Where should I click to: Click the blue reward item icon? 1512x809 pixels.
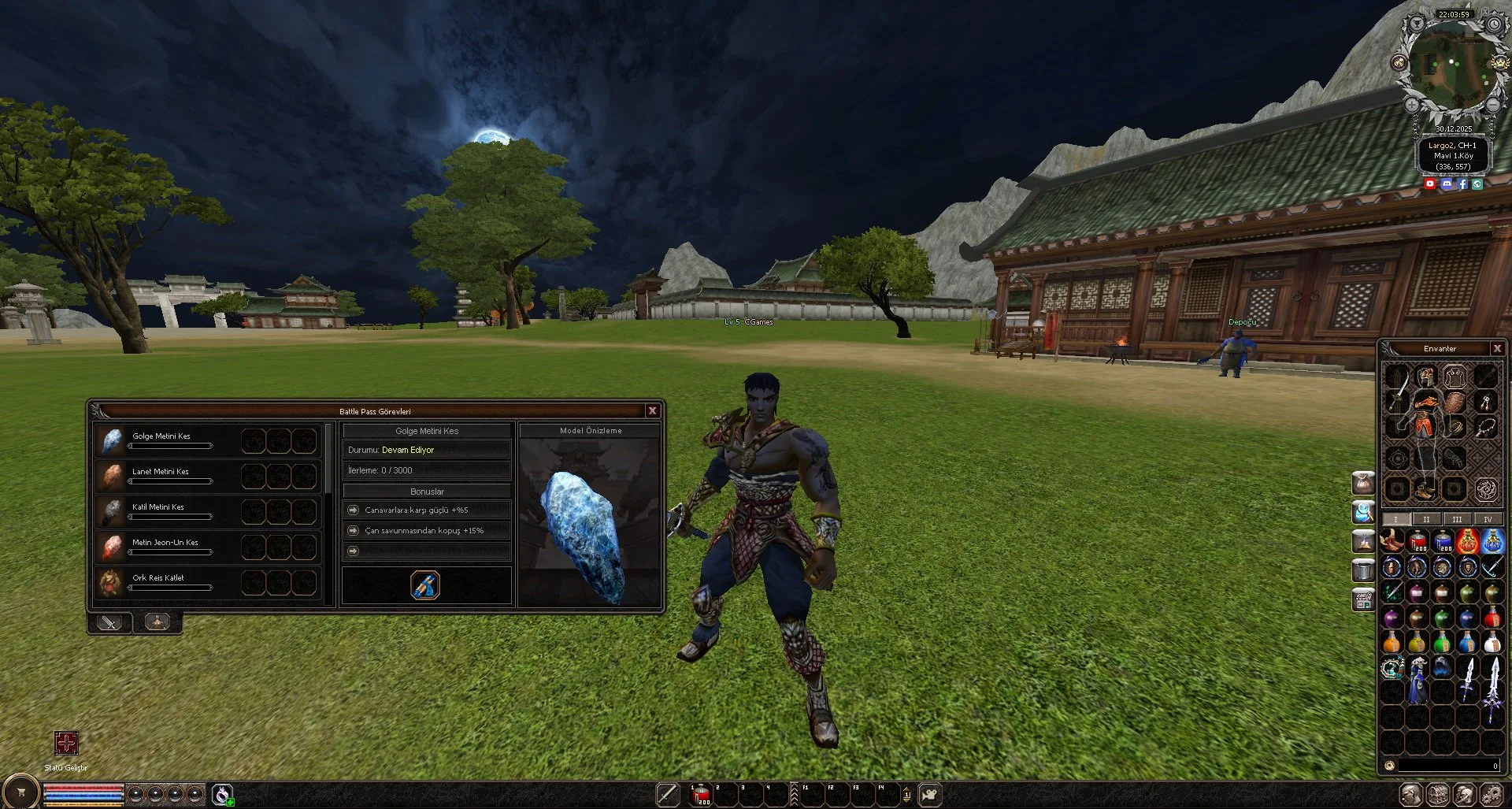tap(425, 585)
